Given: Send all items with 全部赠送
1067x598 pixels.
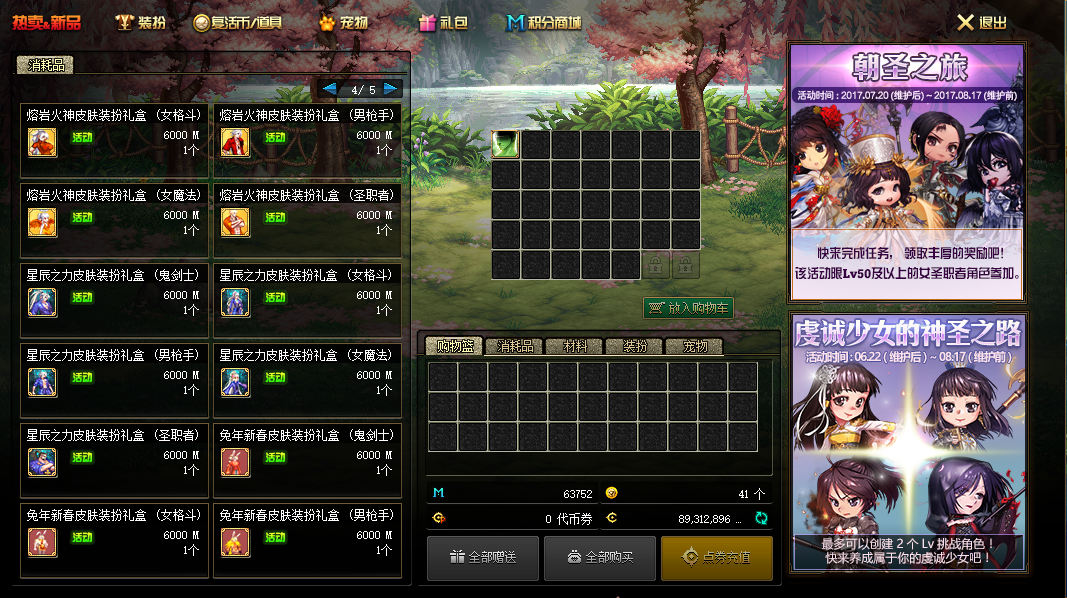Looking at the screenshot, I should 483,558.
